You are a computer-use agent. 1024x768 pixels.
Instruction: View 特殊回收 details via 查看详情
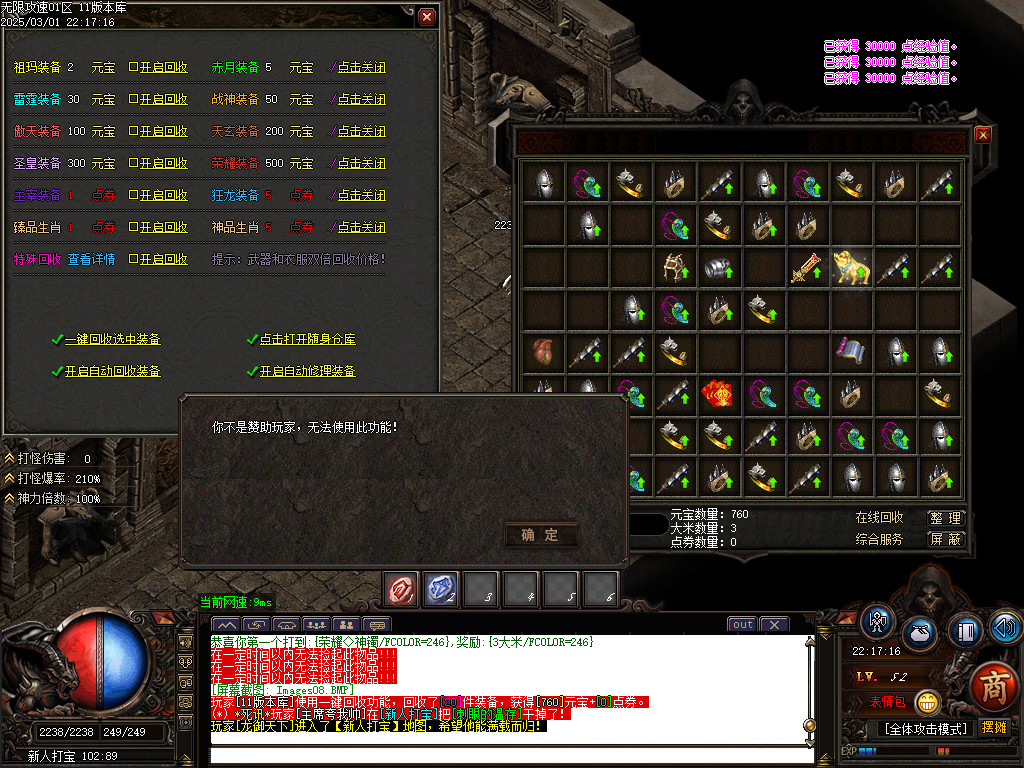click(x=91, y=260)
